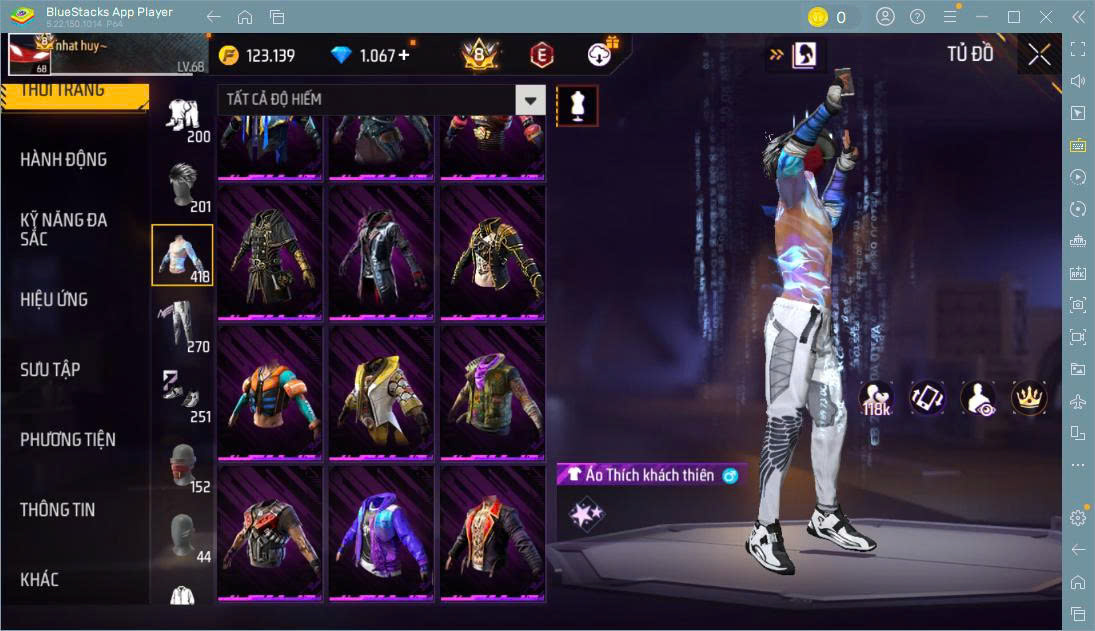Switch to KỸ NĂNG ĐA SẮC tab

click(x=64, y=229)
